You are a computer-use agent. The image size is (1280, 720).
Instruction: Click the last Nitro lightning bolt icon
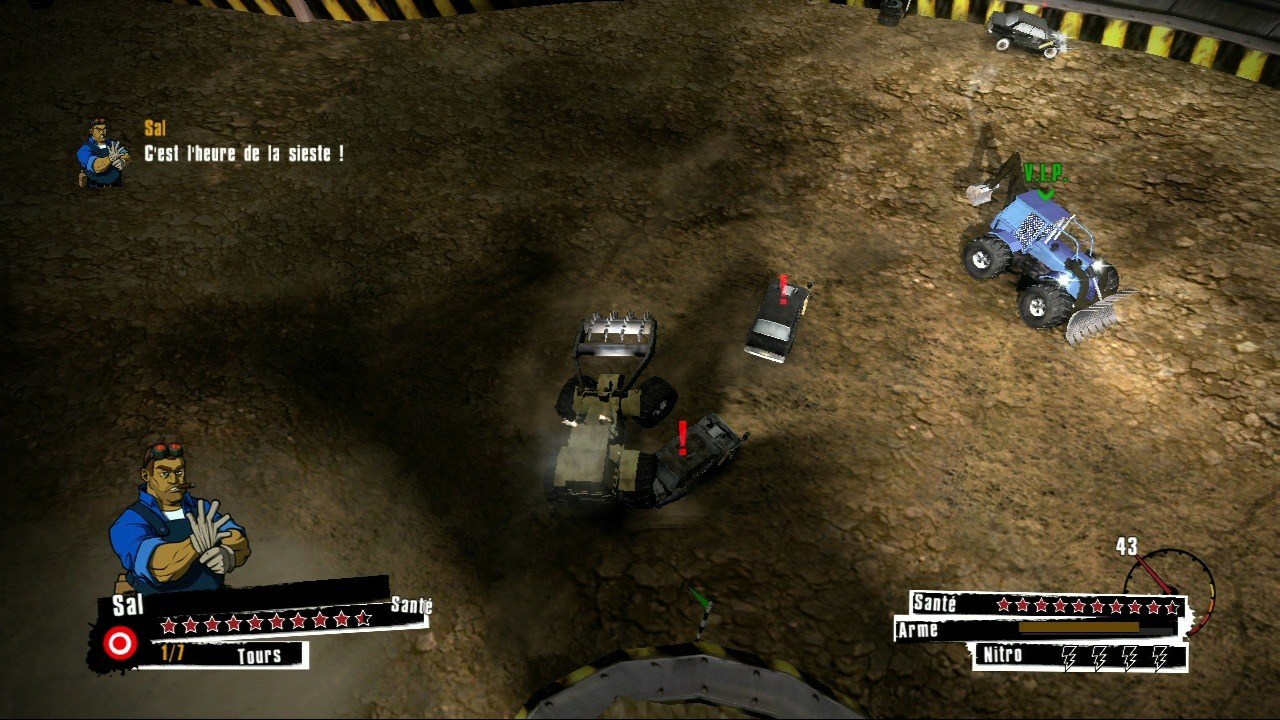(x=1160, y=657)
